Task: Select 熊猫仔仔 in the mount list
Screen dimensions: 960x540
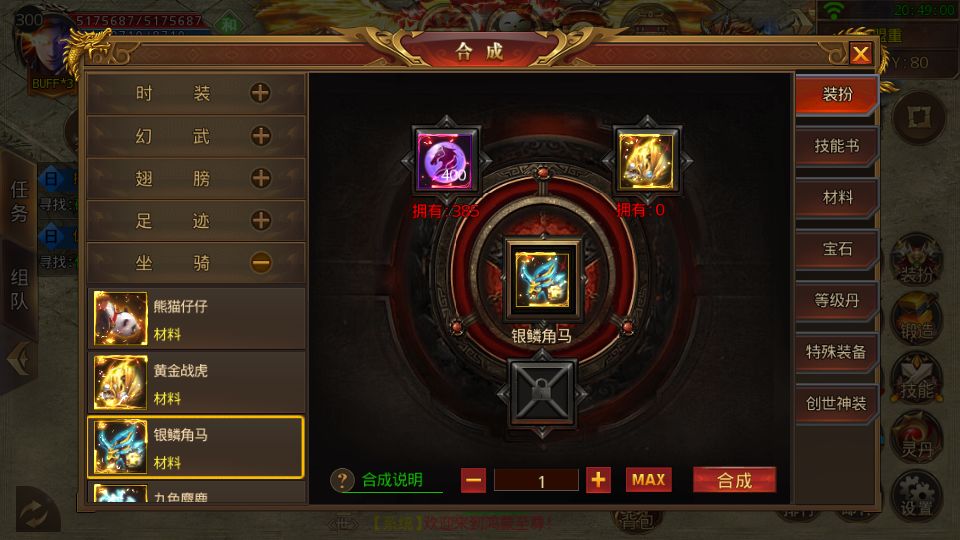Action: click(197, 319)
